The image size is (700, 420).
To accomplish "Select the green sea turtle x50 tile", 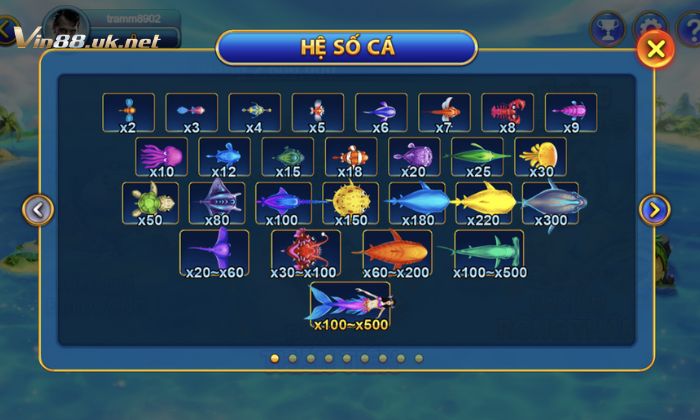I will coord(149,204).
